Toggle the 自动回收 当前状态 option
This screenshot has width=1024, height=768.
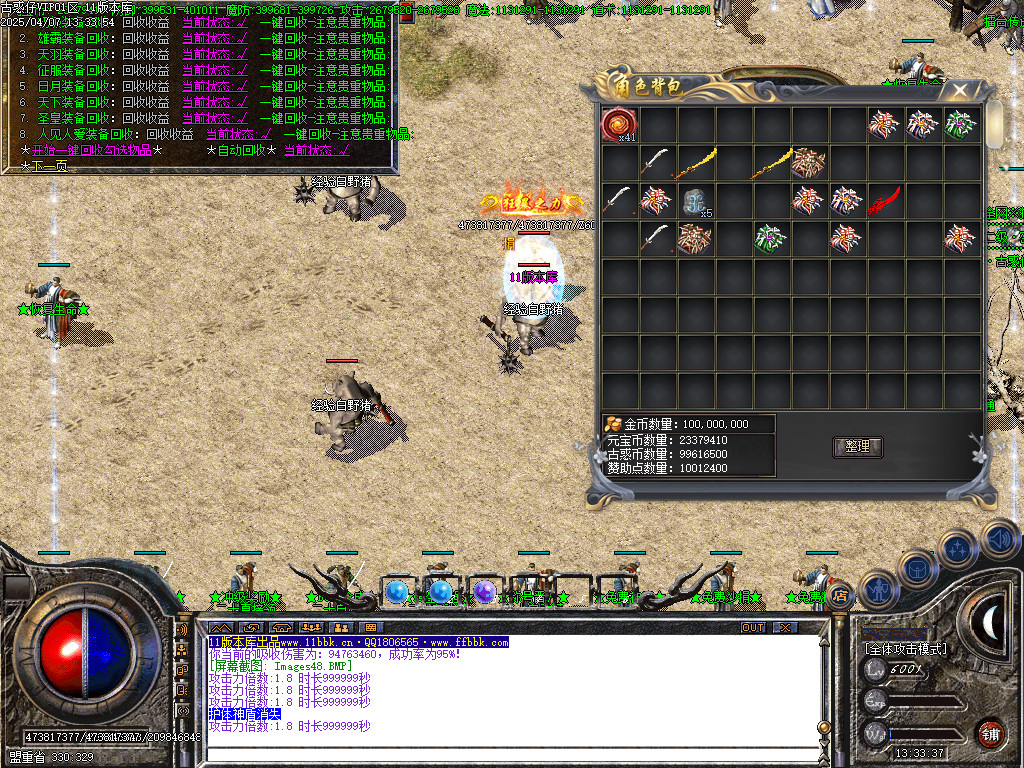click(x=317, y=150)
